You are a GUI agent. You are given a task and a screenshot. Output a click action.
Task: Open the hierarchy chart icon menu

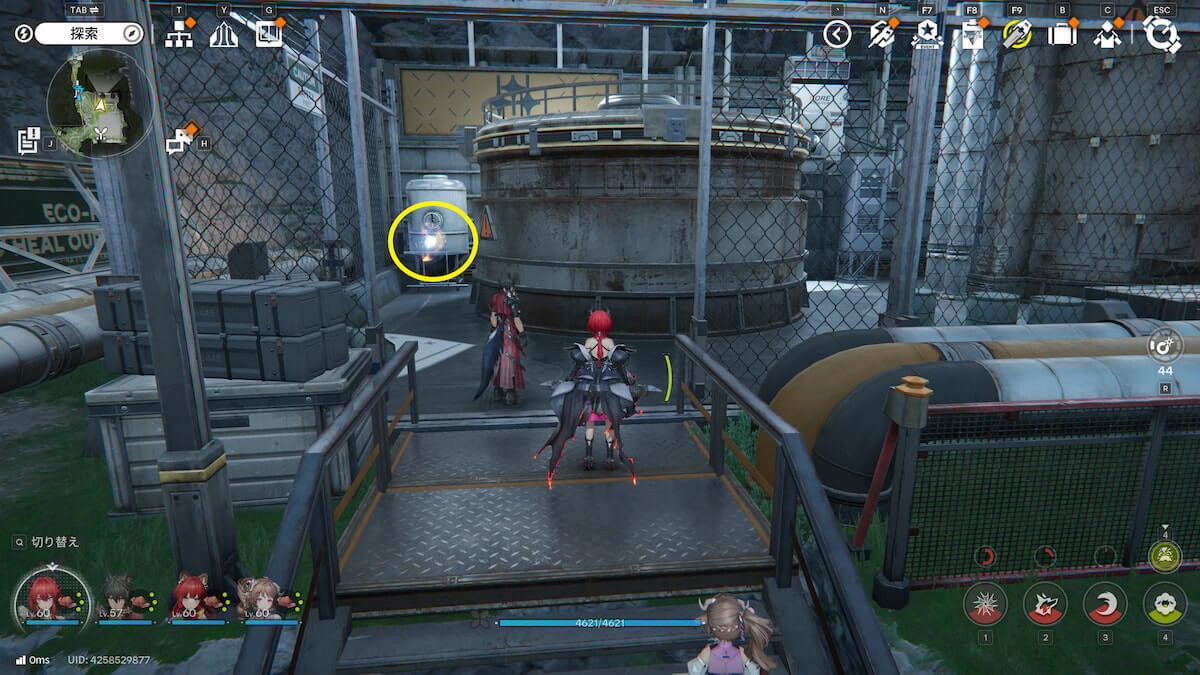point(179,35)
